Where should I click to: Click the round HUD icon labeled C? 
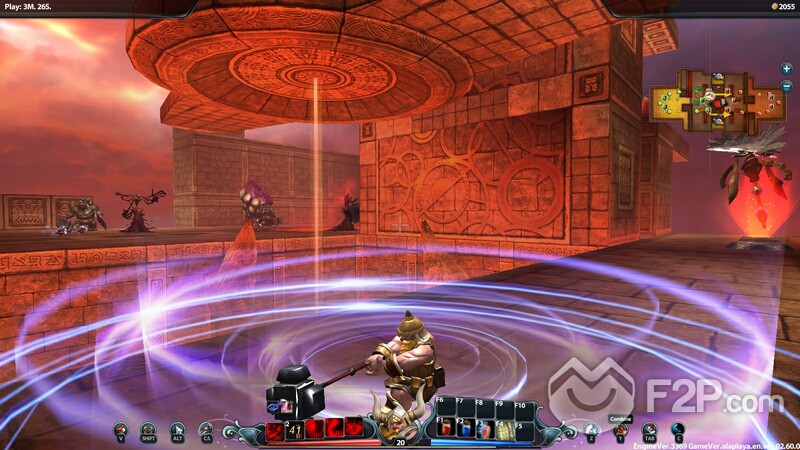pyautogui.click(x=678, y=430)
